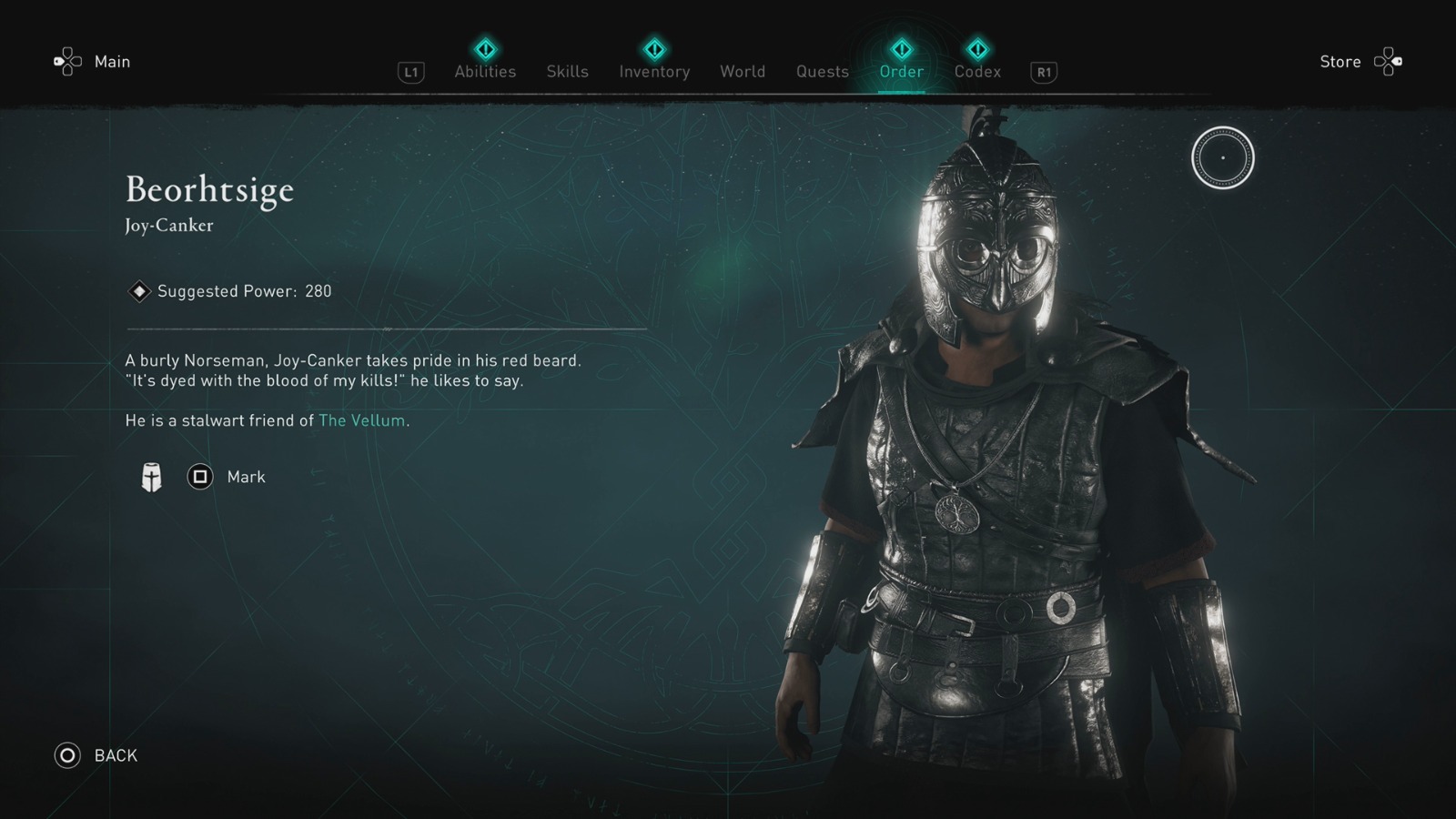Image resolution: width=1456 pixels, height=819 pixels.
Task: Open the World tab
Action: [x=743, y=71]
